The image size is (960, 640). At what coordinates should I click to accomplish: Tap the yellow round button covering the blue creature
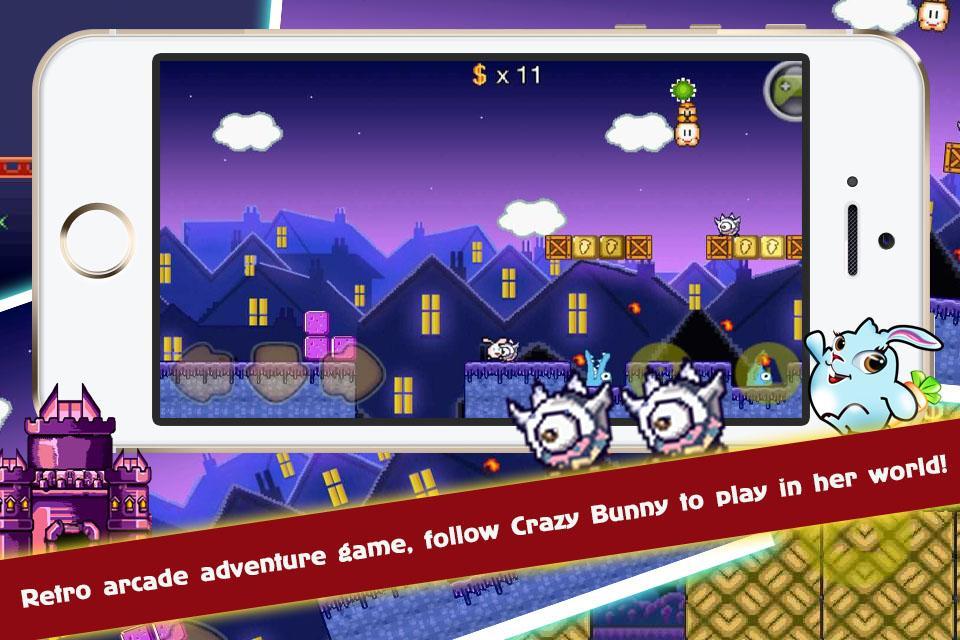click(766, 370)
